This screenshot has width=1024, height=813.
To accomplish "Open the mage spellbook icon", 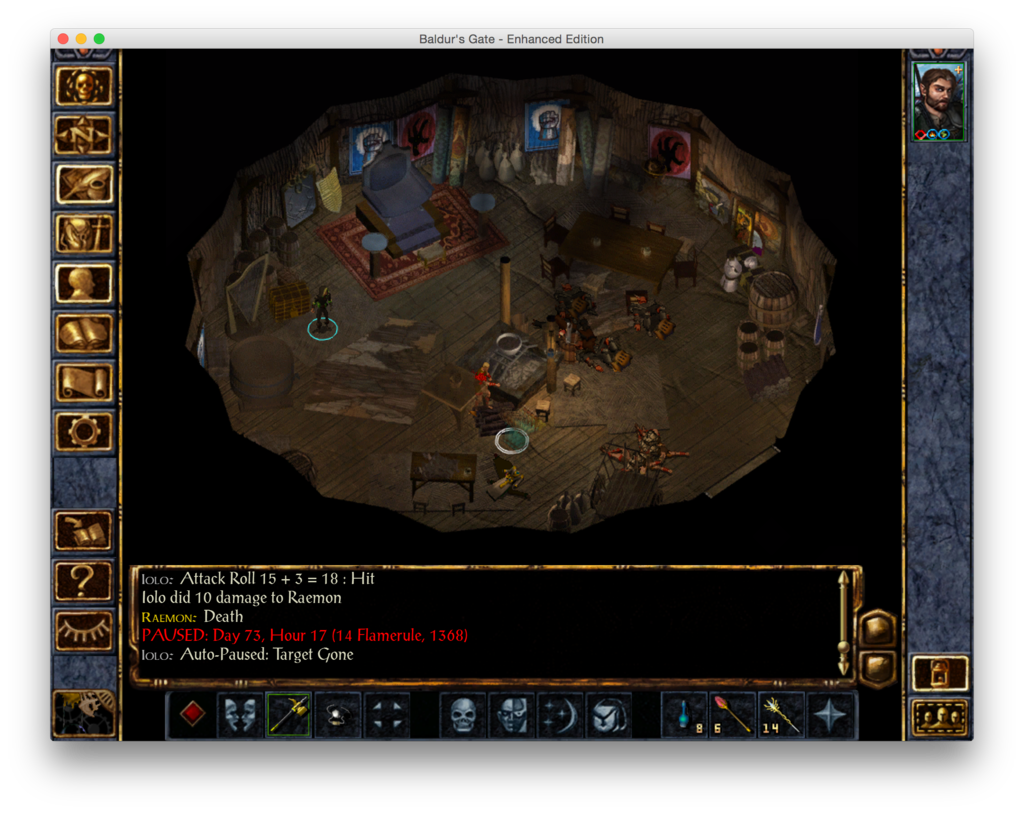I will click(84, 332).
